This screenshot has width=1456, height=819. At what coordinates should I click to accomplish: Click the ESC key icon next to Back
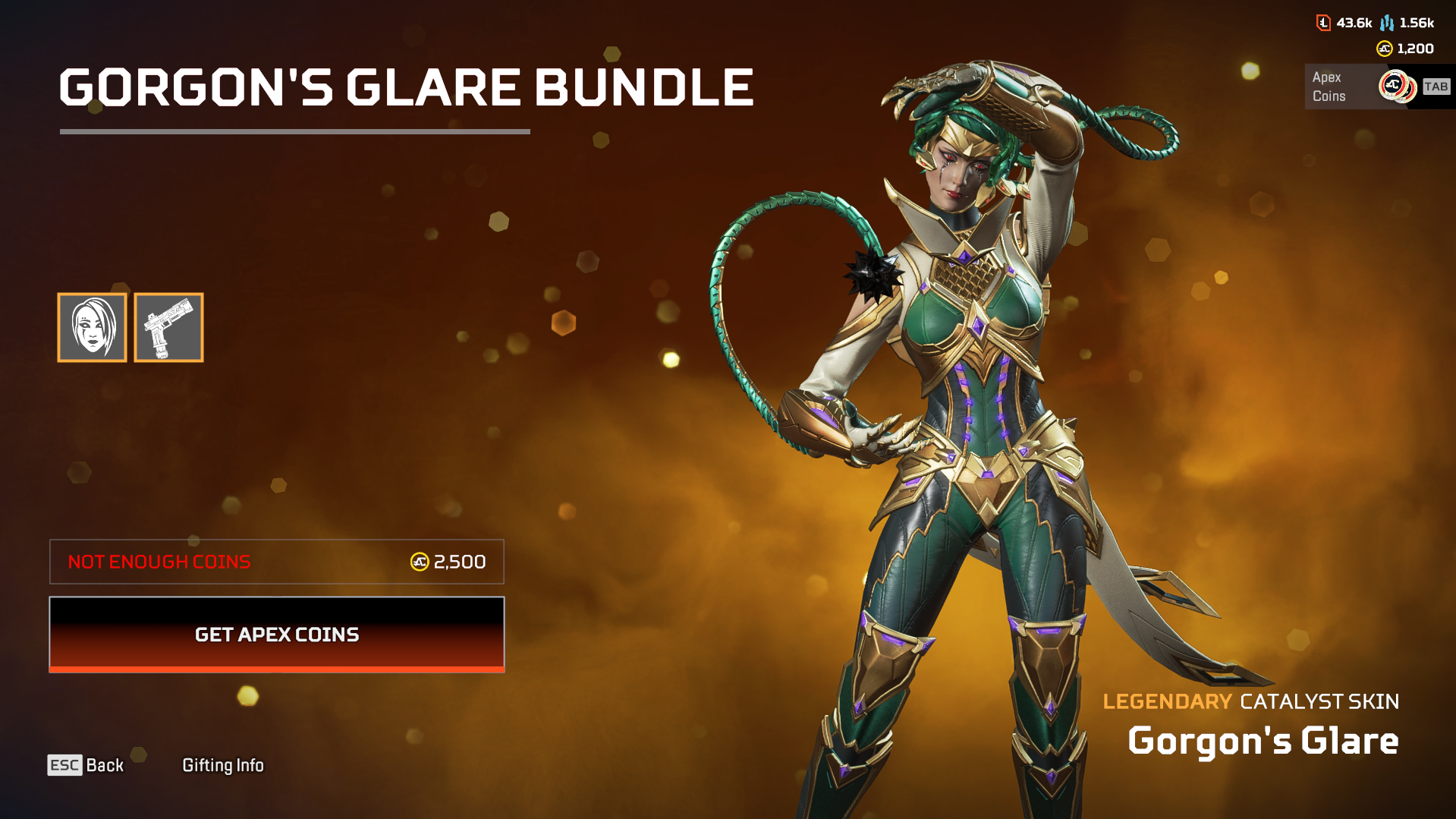65,765
